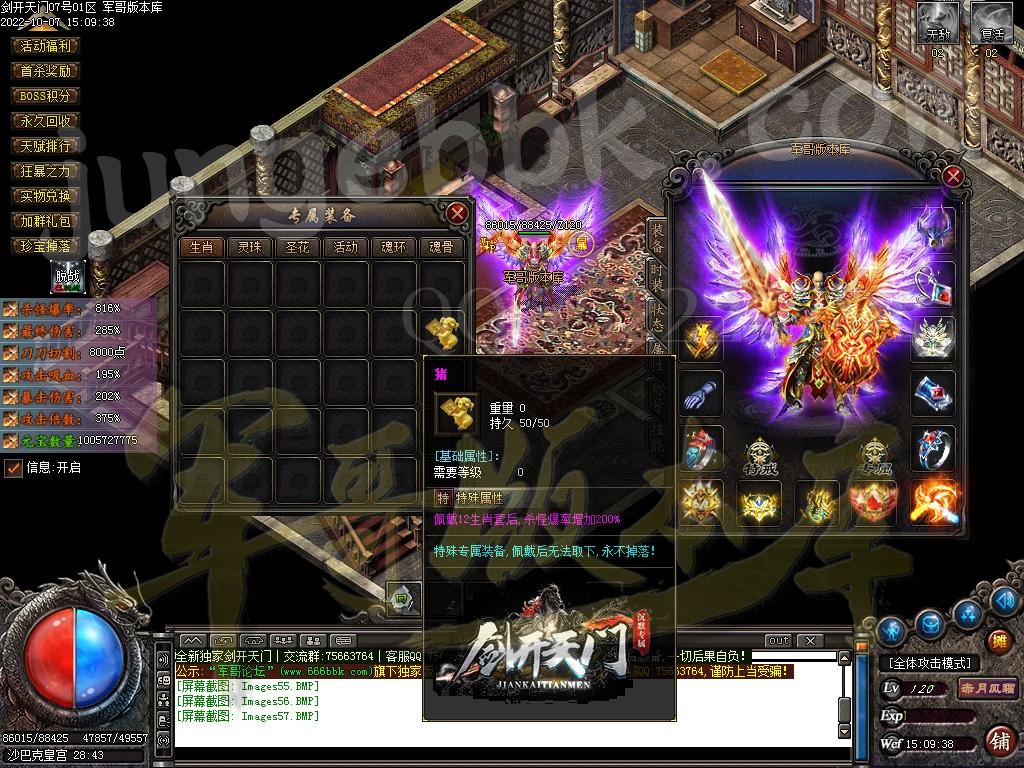The image size is (1024, 768).
Task: Switch to the 魂环 tab
Action: (x=393, y=247)
